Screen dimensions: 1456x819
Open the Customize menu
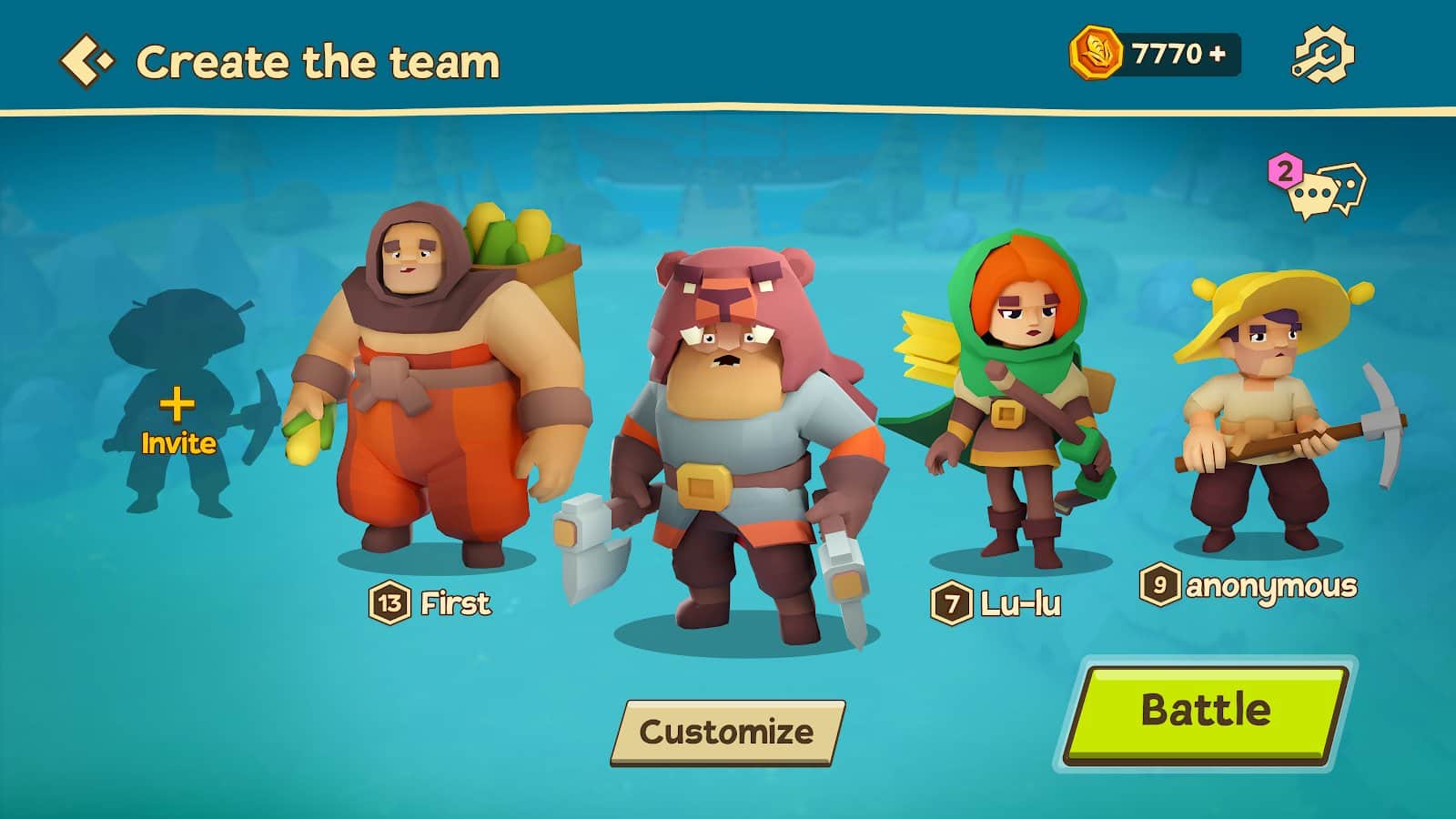tap(728, 730)
